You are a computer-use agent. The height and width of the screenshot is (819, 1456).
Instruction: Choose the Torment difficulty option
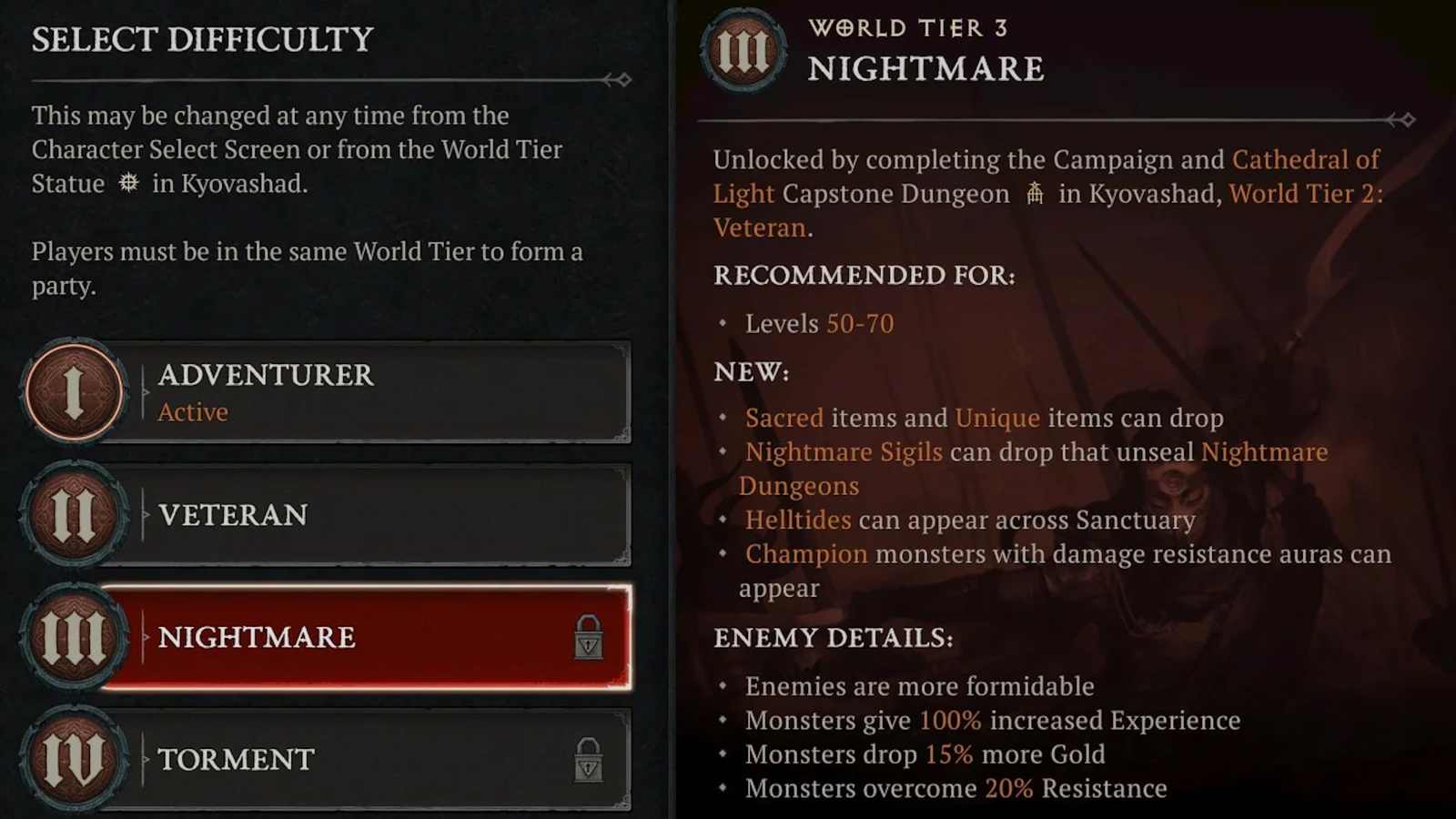[318, 761]
